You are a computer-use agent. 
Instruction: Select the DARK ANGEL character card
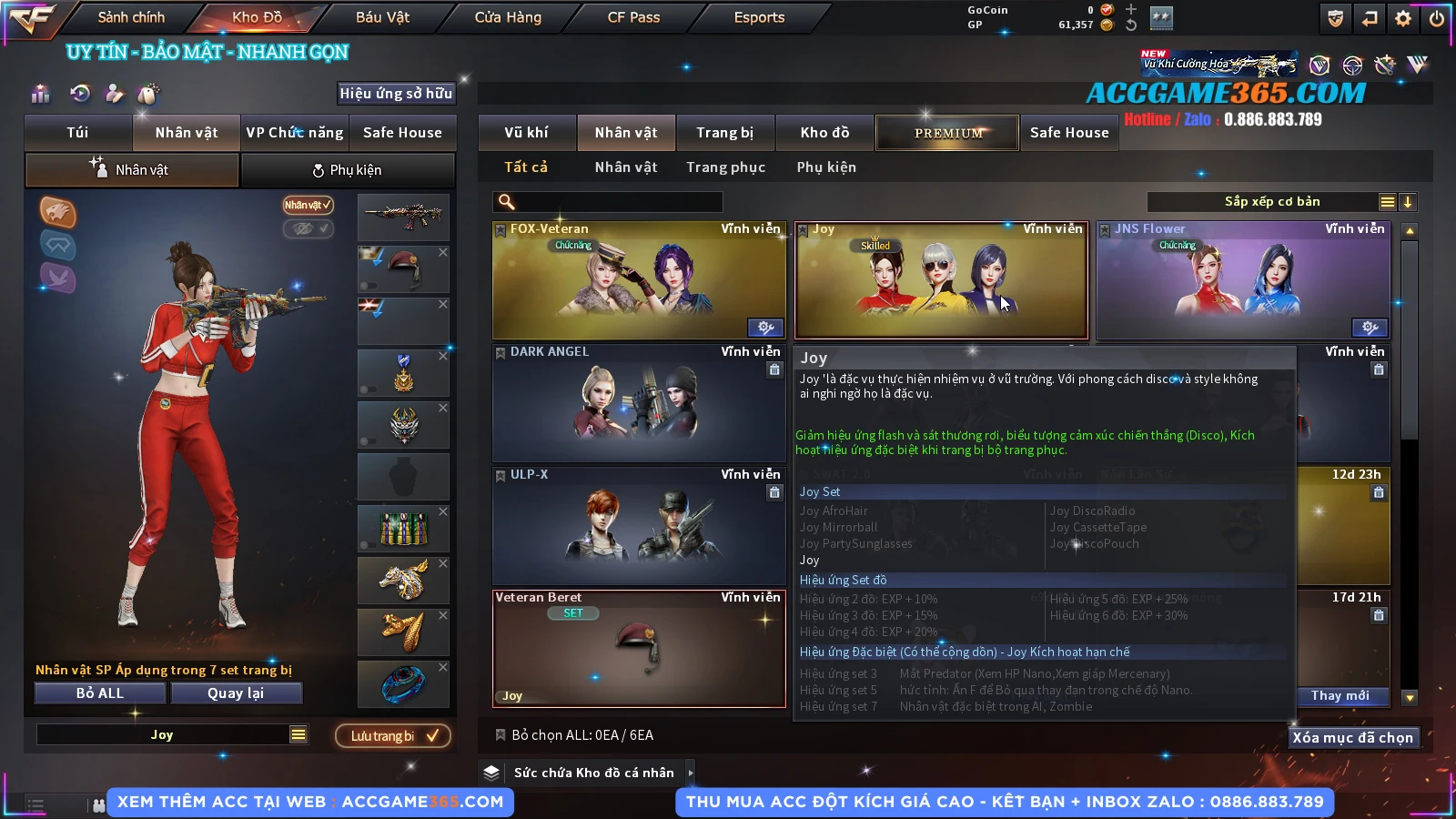coord(638,403)
